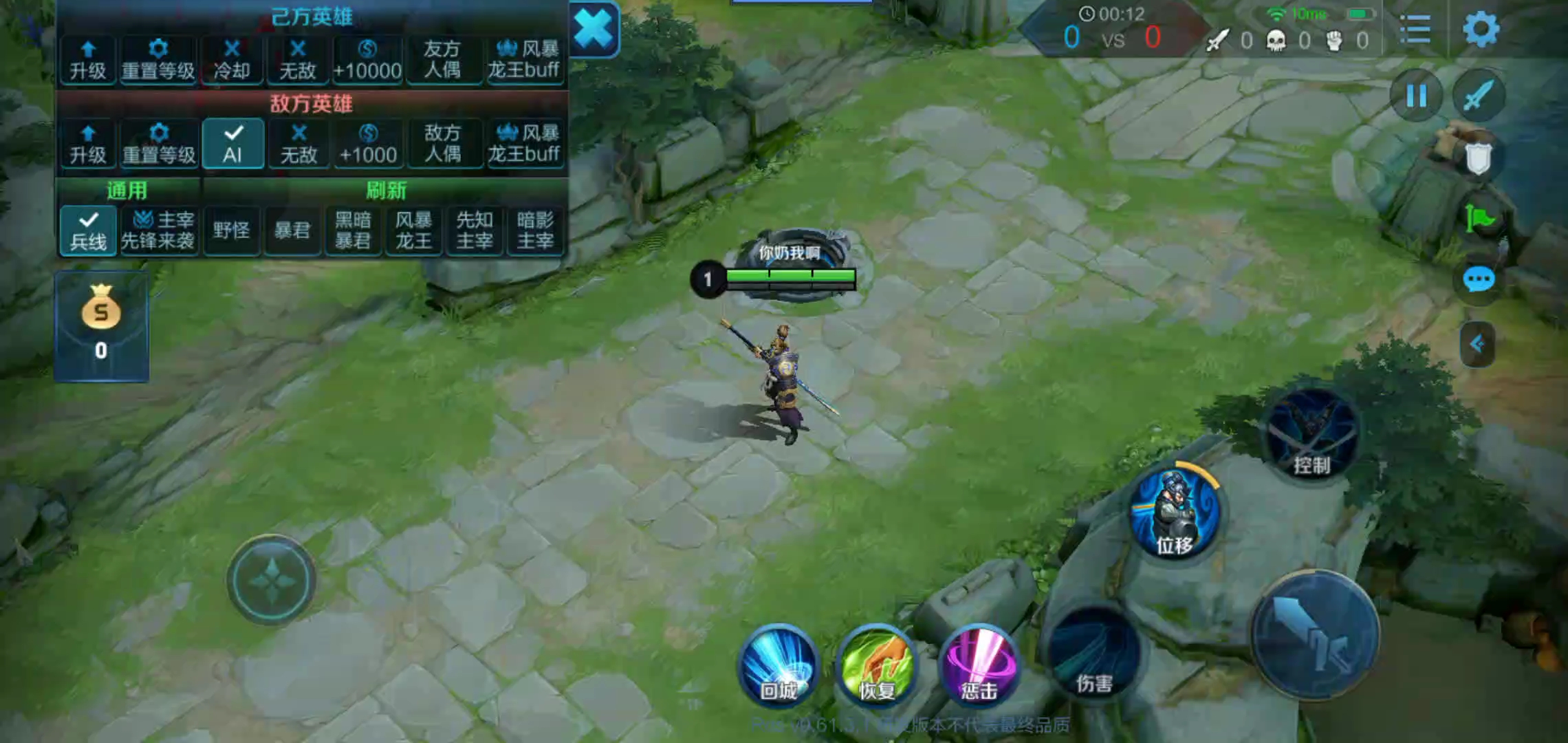Spawn a 友方人偶 friendly dummy

(x=442, y=60)
